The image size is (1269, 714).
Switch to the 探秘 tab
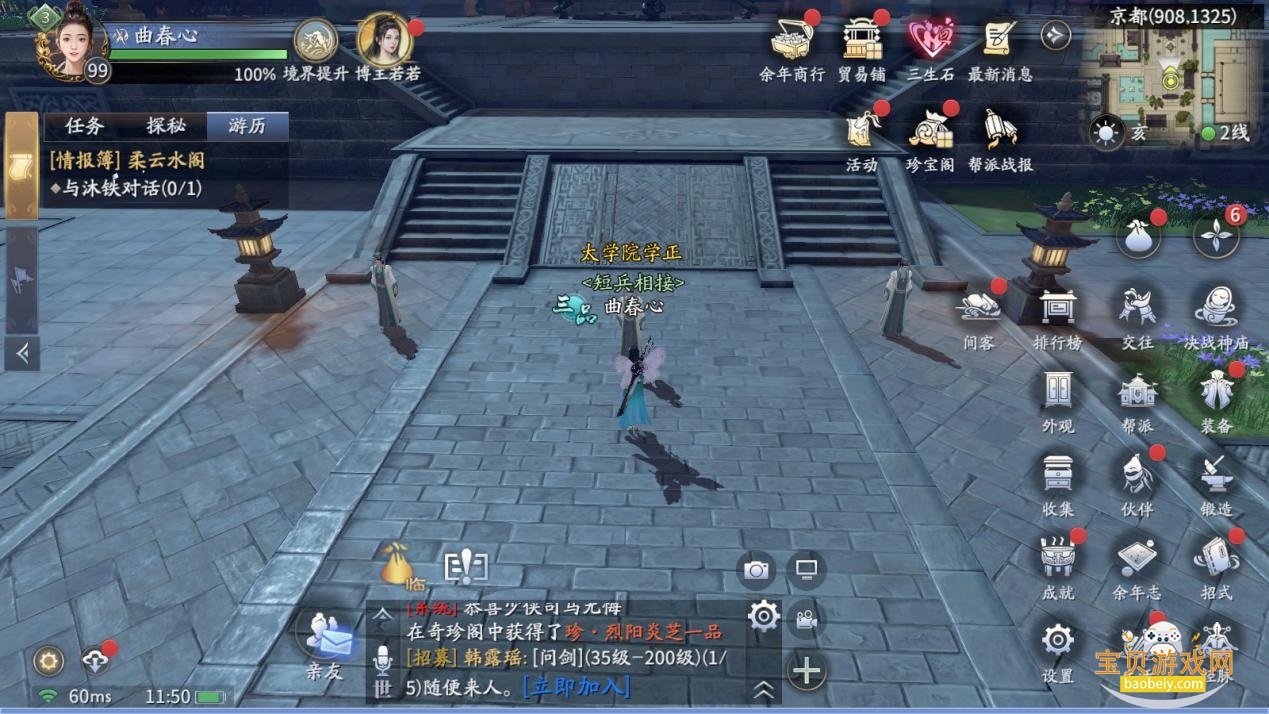pyautogui.click(x=166, y=126)
